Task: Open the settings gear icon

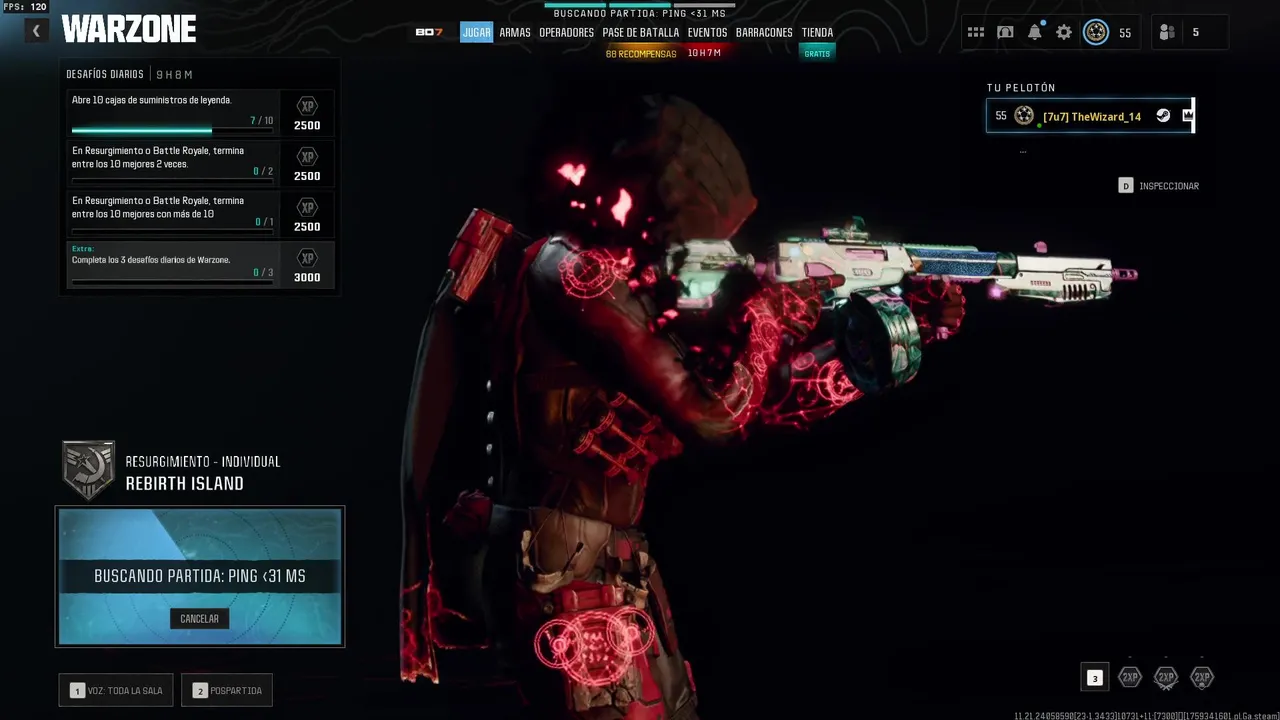Action: coord(1064,32)
